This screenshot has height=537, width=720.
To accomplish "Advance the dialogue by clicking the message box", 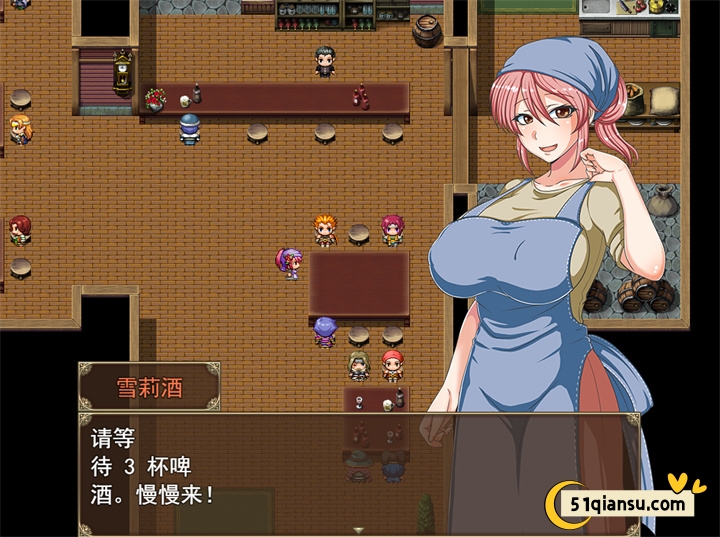I will coord(300,470).
